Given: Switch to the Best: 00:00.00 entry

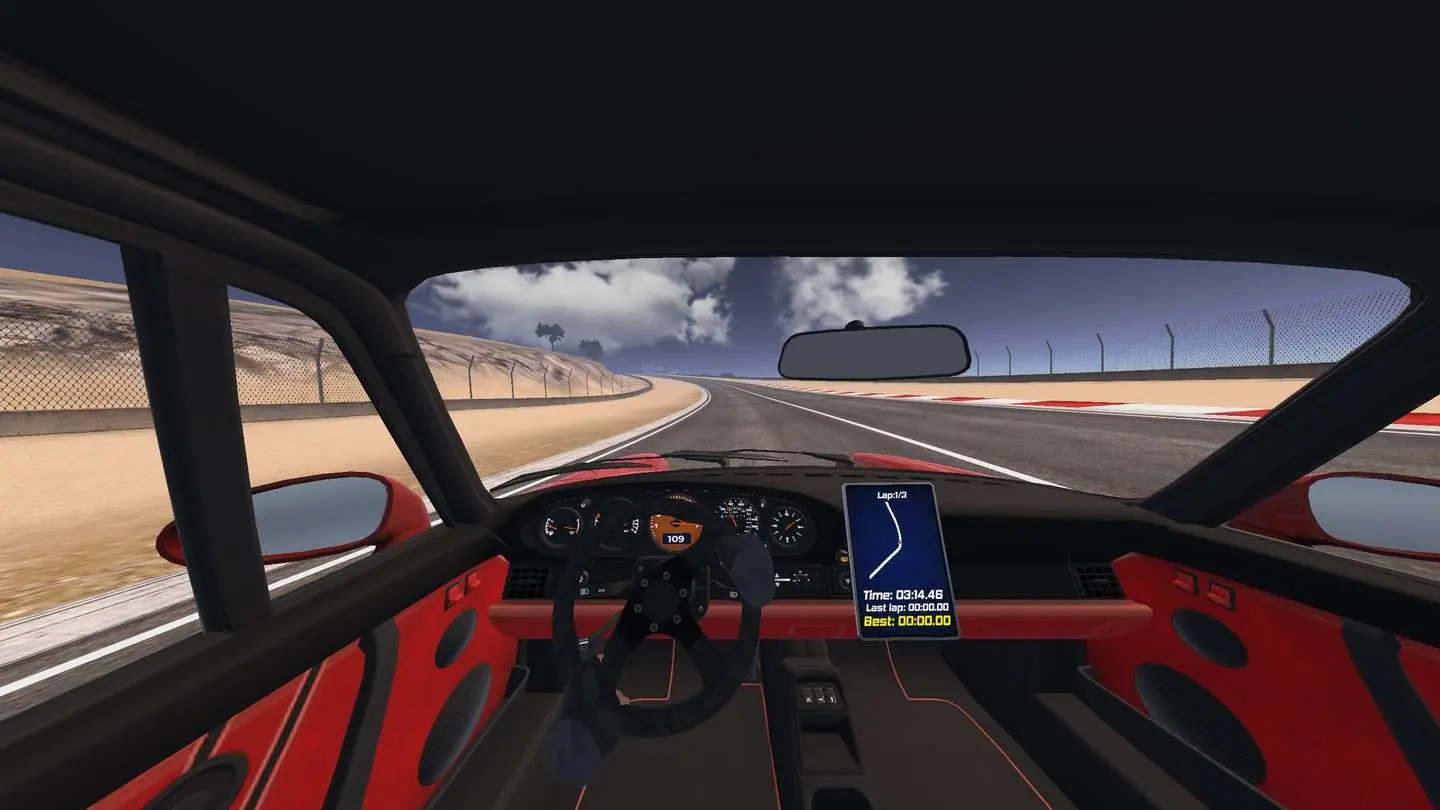Looking at the screenshot, I should 906,621.
